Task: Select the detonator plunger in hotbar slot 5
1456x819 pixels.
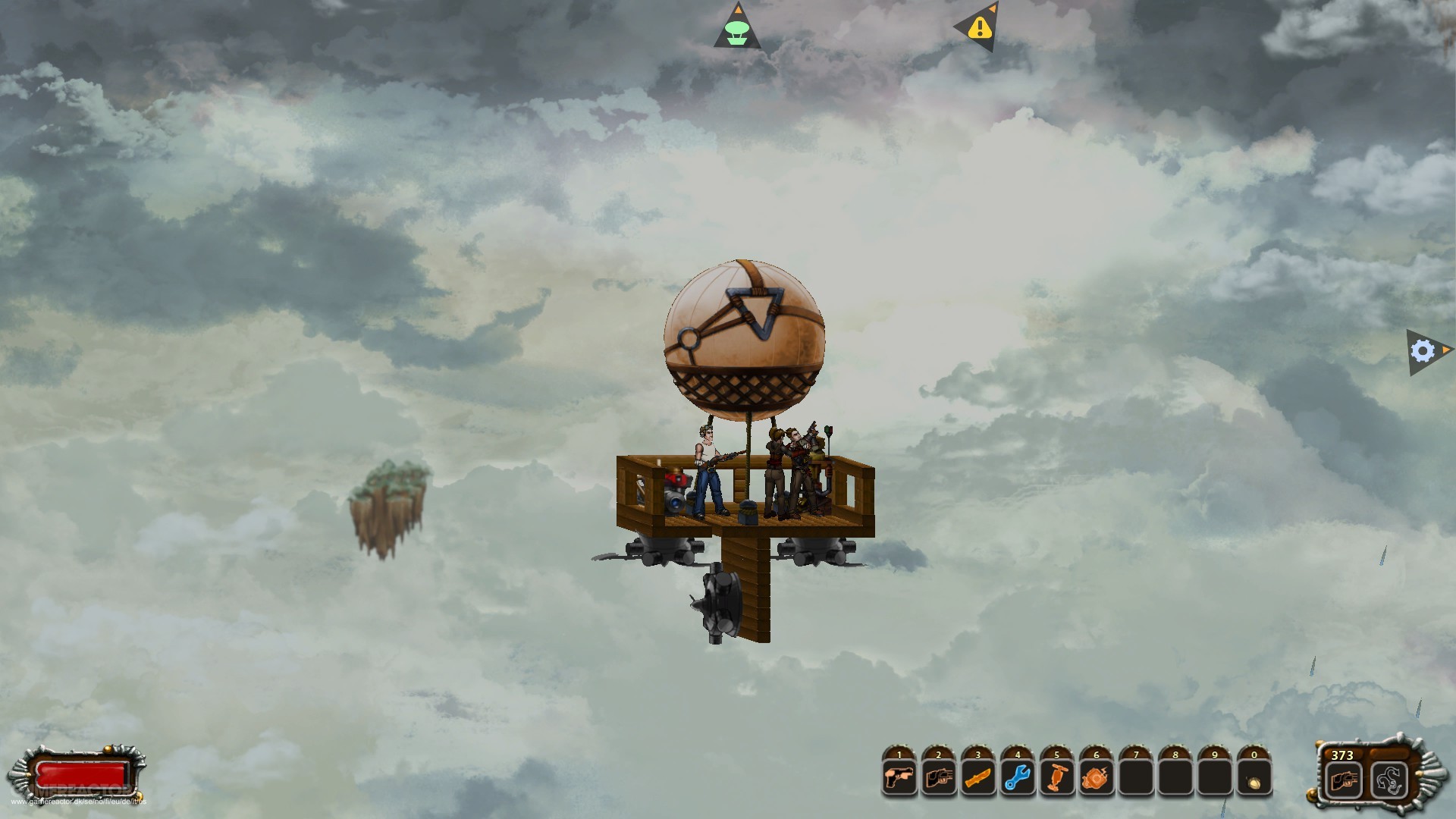Action: coord(1057,778)
